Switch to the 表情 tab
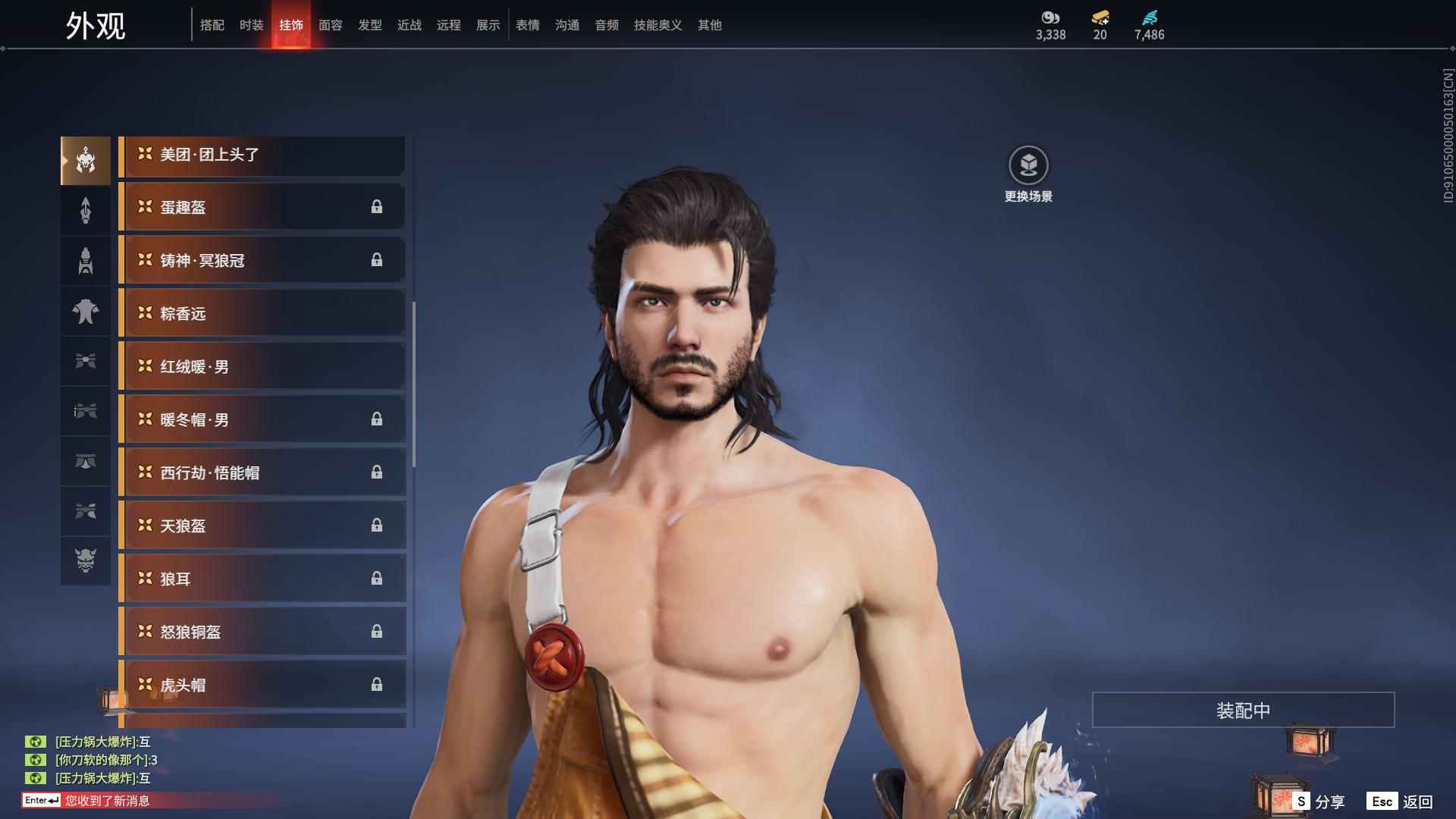The width and height of the screenshot is (1456, 819). (528, 25)
